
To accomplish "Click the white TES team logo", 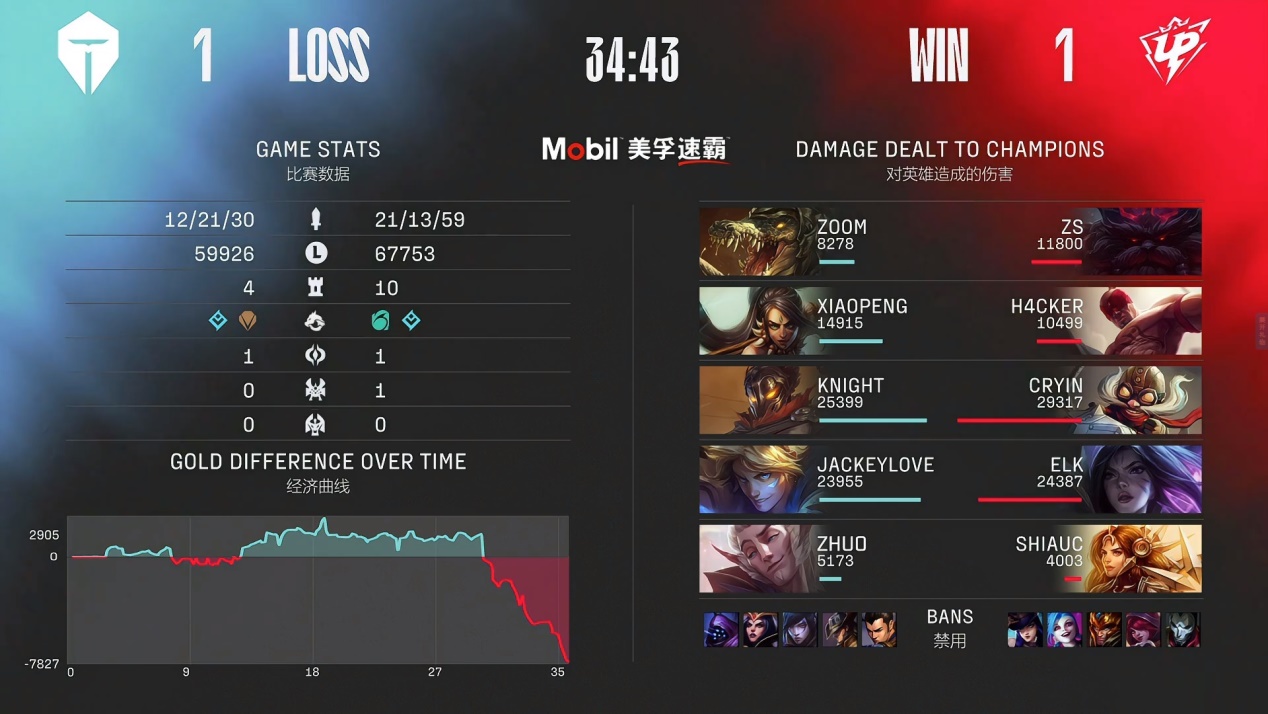I will (x=88, y=56).
